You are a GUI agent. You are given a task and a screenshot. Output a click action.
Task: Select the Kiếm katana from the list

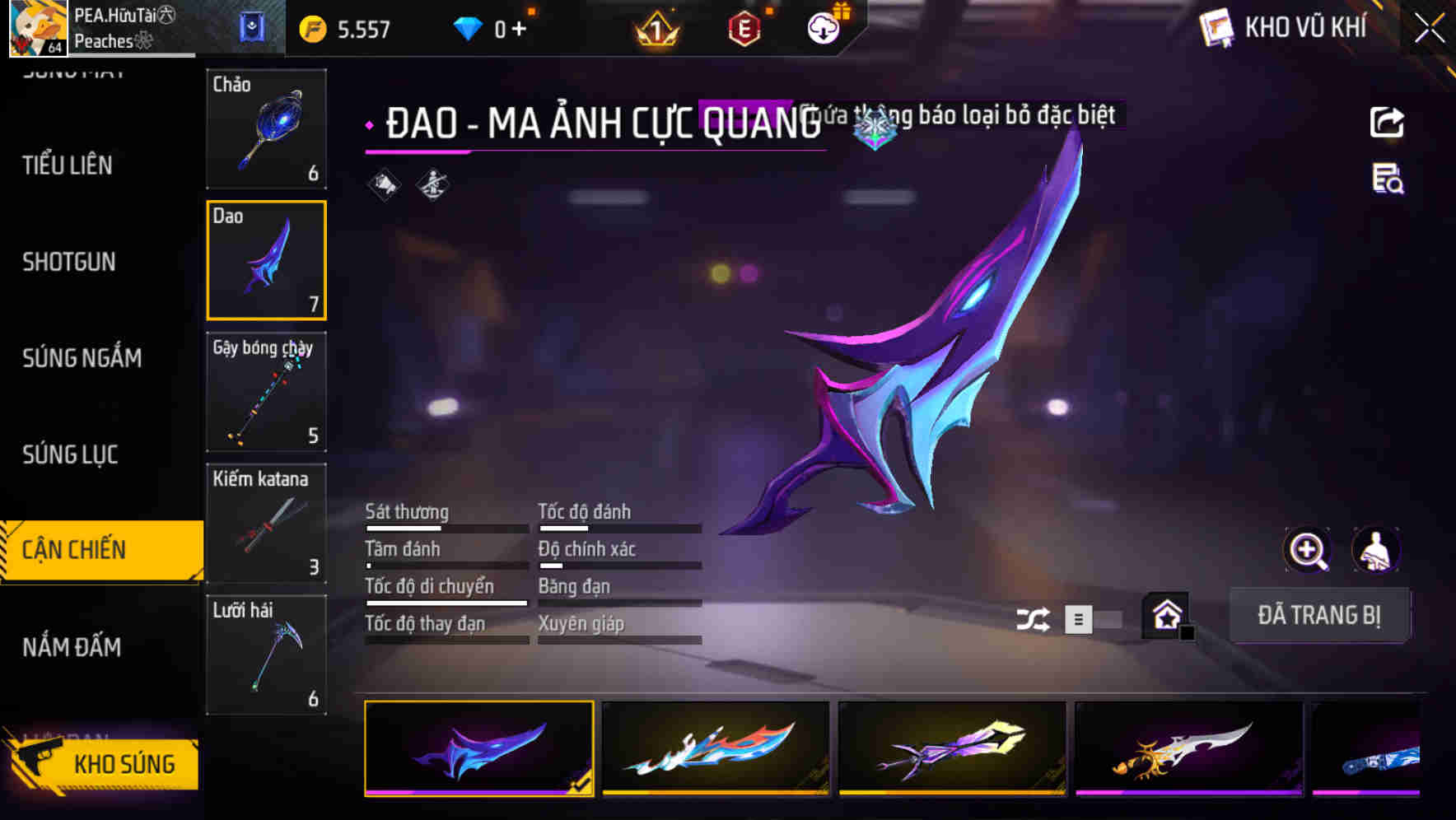[266, 523]
